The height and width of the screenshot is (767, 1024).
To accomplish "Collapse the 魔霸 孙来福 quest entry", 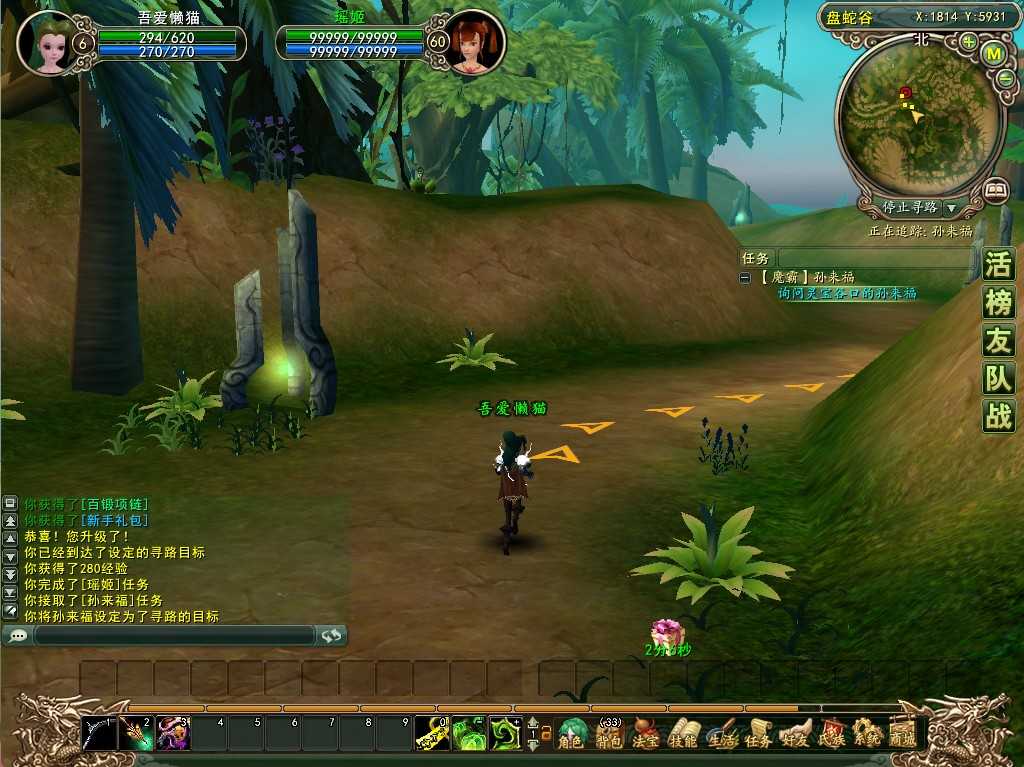I will (x=745, y=278).
